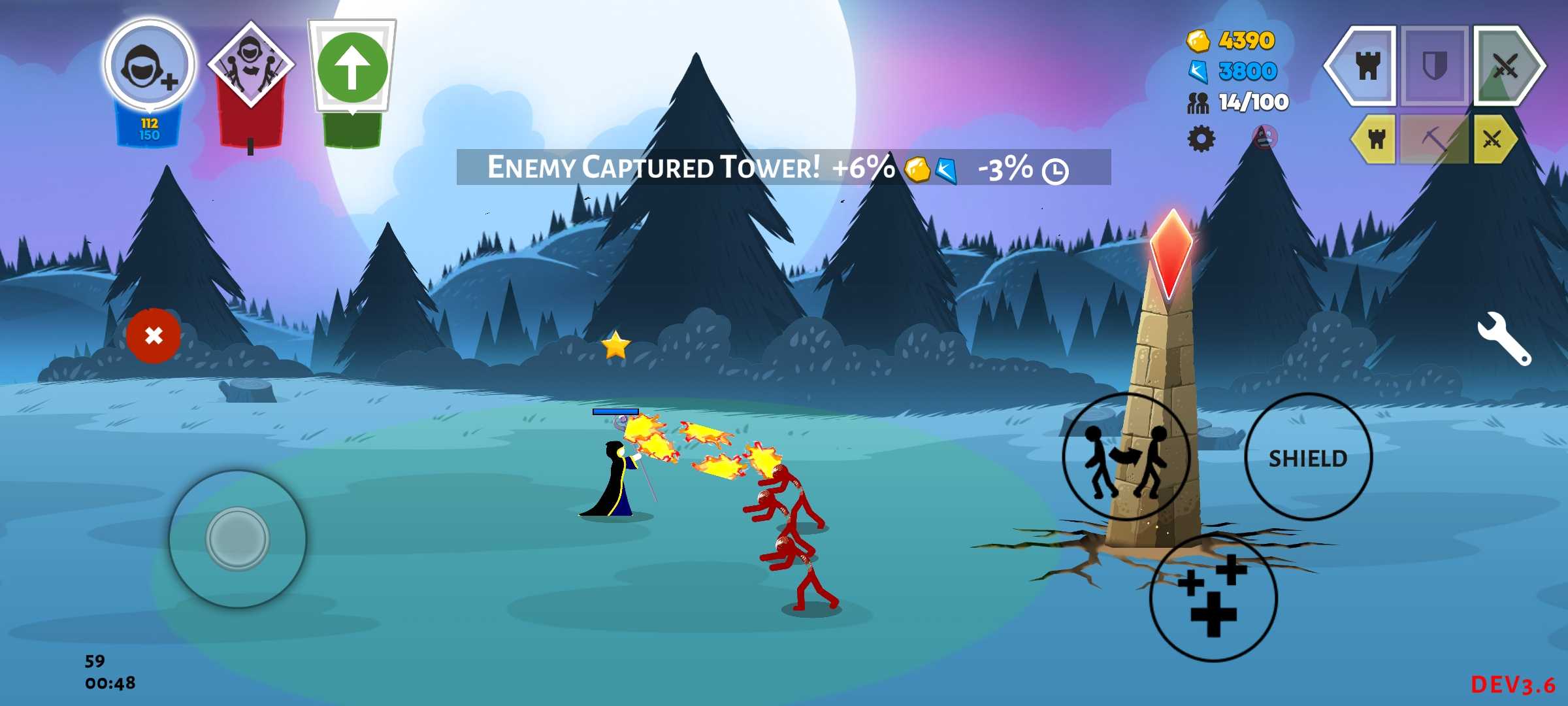The height and width of the screenshot is (706, 1568).
Task: Train a new unit with the helmet-plus button
Action: (150, 65)
